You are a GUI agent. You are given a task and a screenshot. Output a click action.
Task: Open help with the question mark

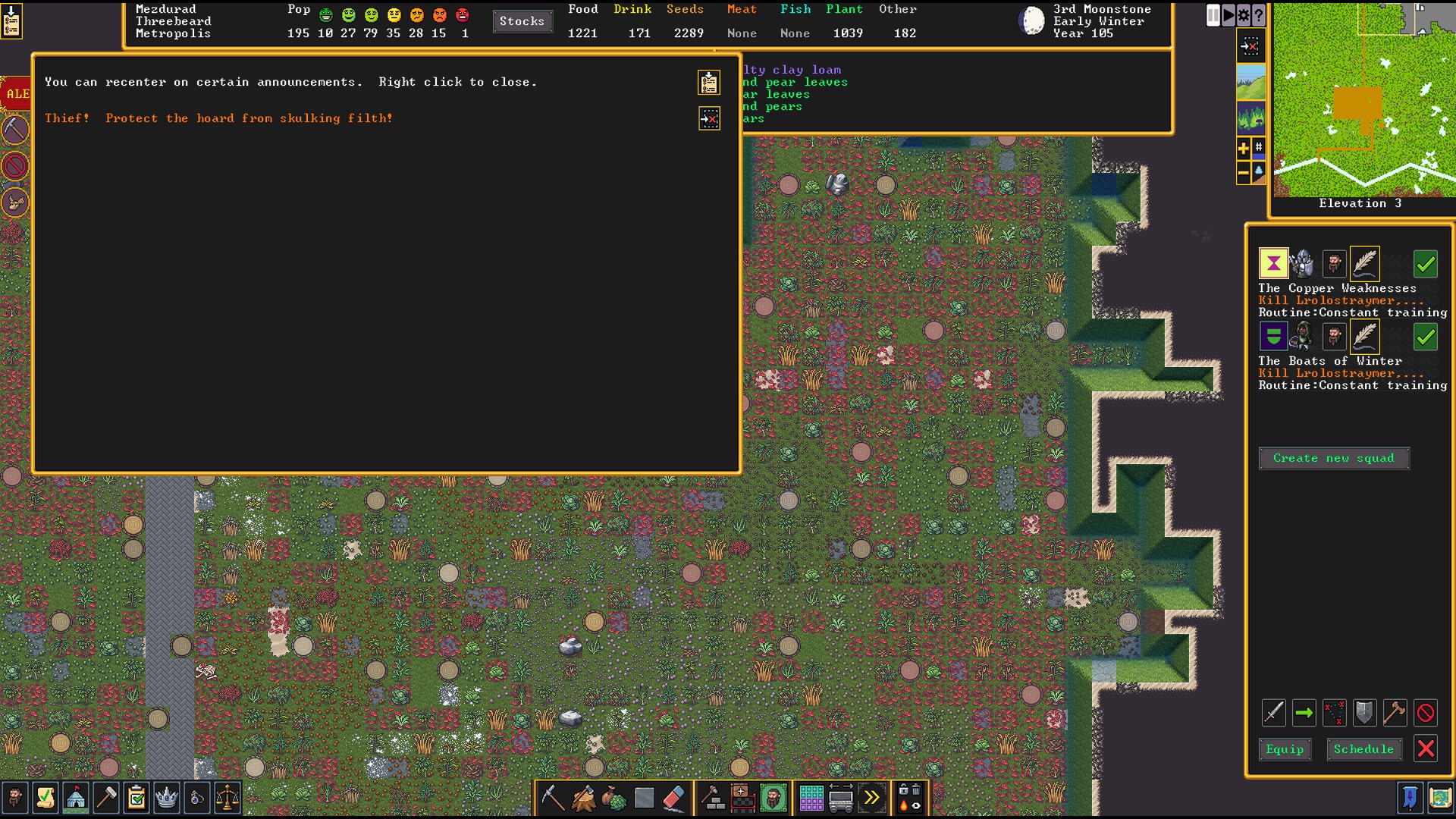tap(1259, 15)
